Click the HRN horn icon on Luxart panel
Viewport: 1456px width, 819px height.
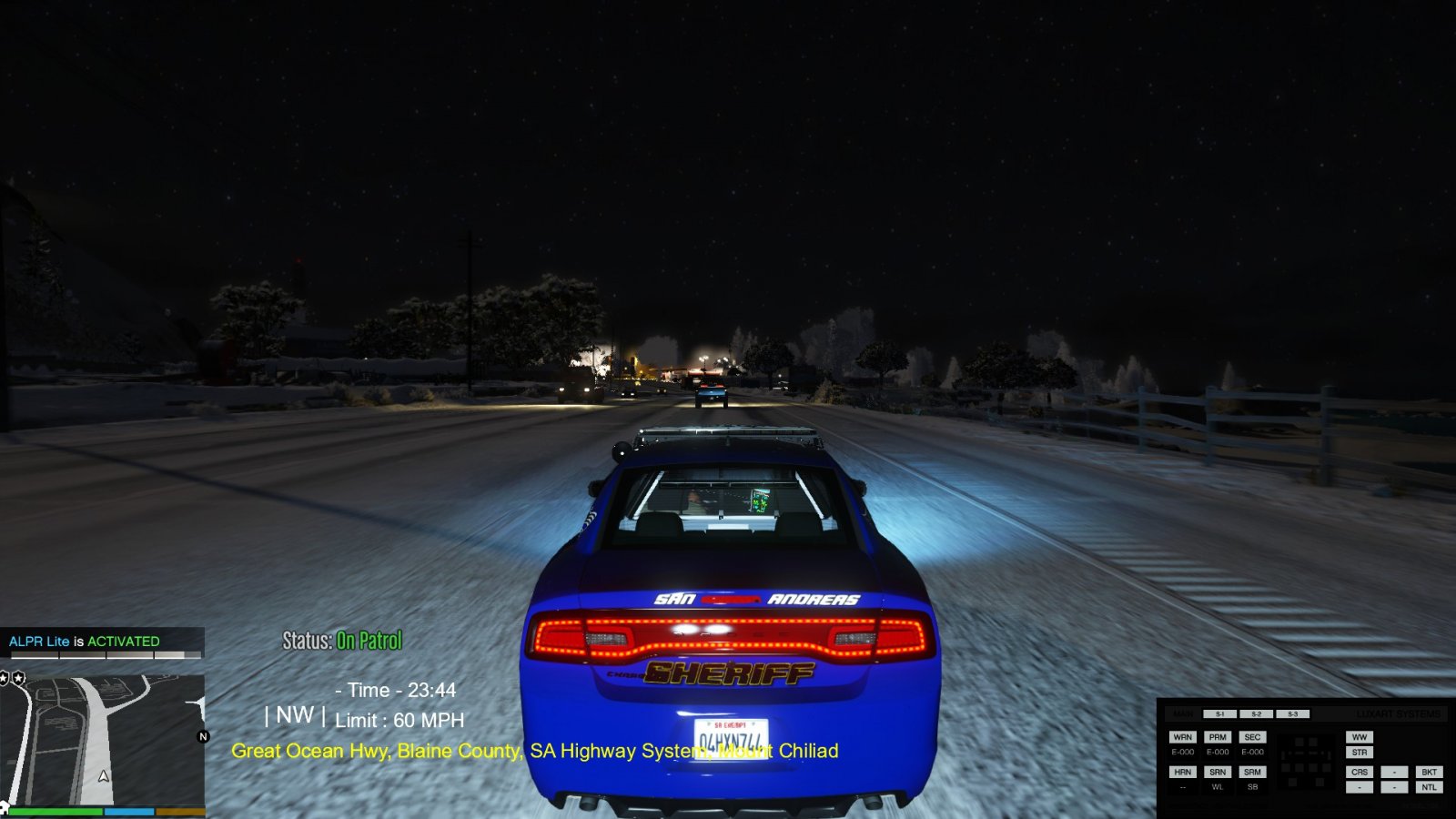1183,772
